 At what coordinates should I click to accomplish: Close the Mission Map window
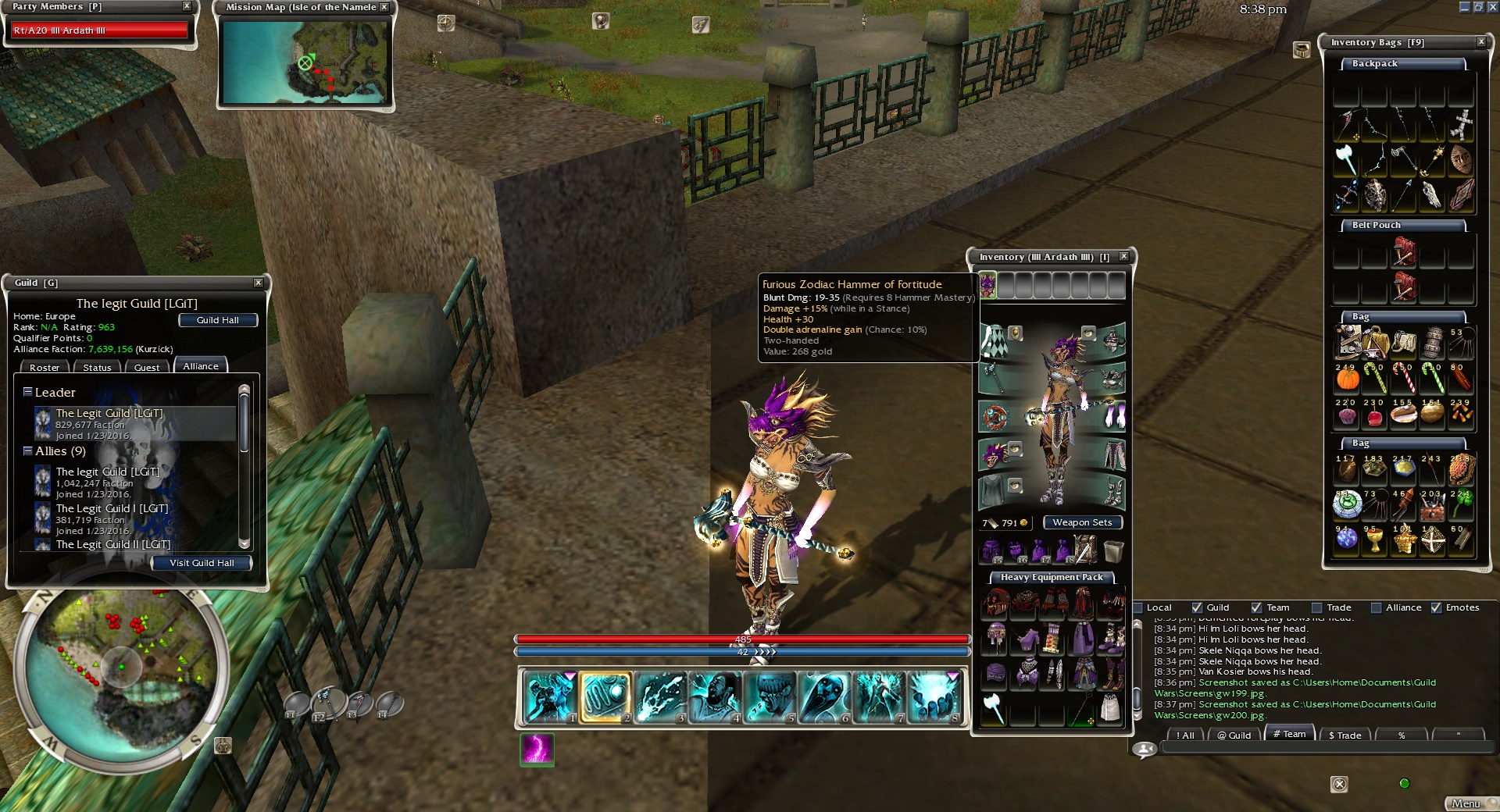click(384, 7)
